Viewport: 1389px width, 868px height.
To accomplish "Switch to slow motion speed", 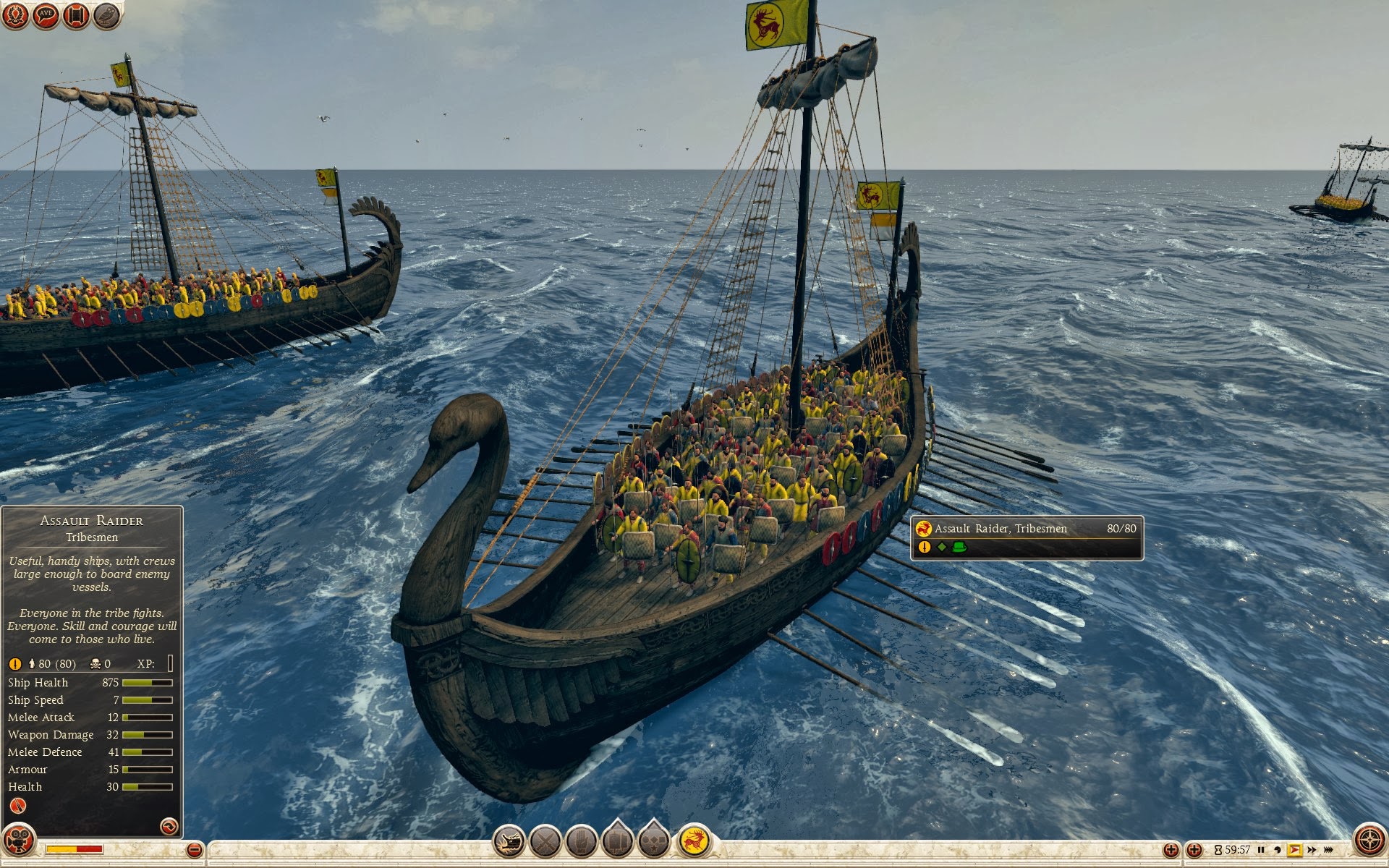I will 1278,850.
